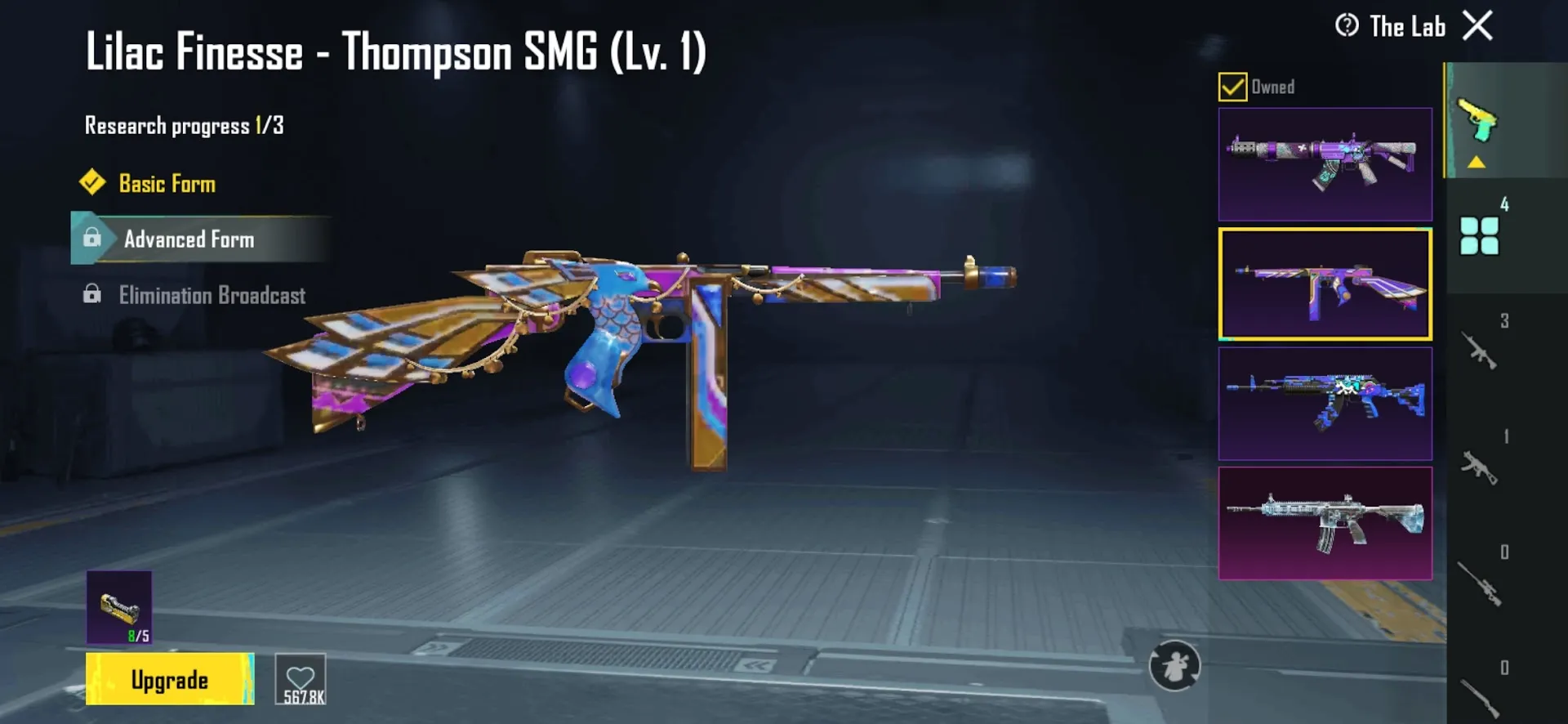
Task: Select the pistol weapon category icon
Action: 1478,118
